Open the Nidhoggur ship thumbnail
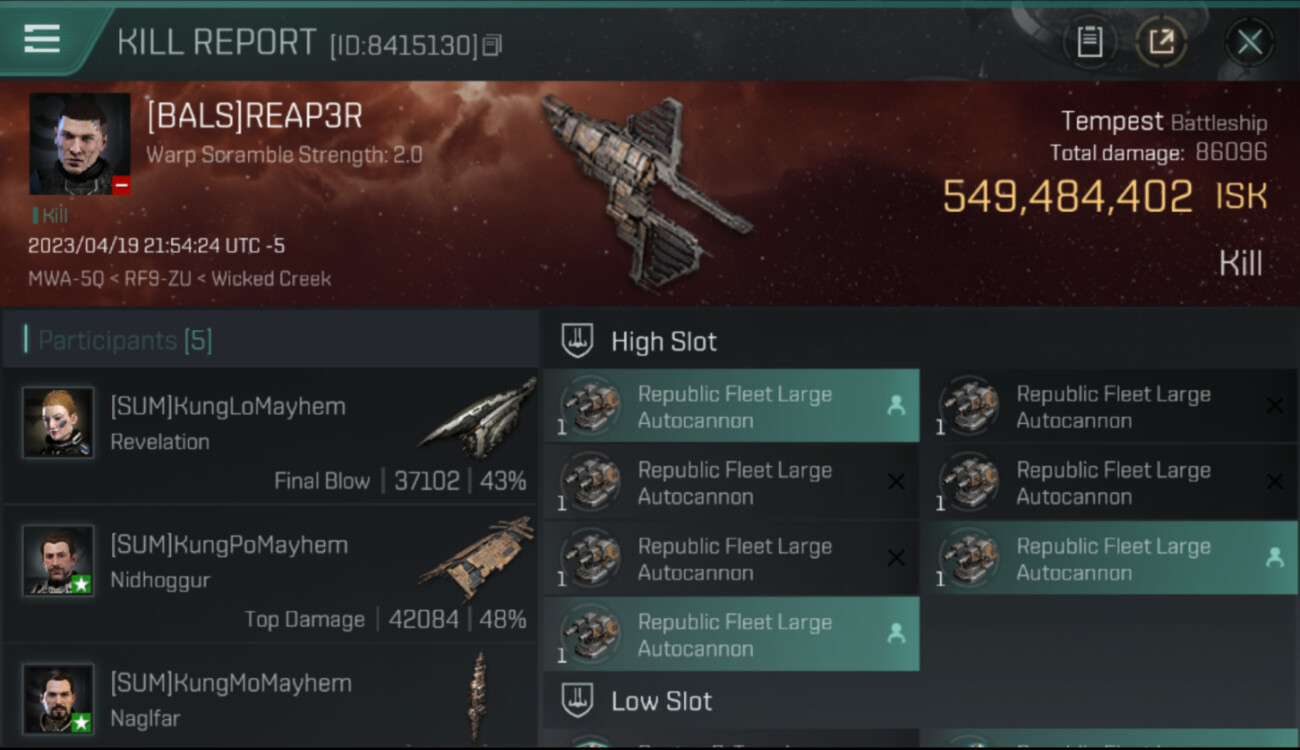The height and width of the screenshot is (750, 1300). (477, 558)
